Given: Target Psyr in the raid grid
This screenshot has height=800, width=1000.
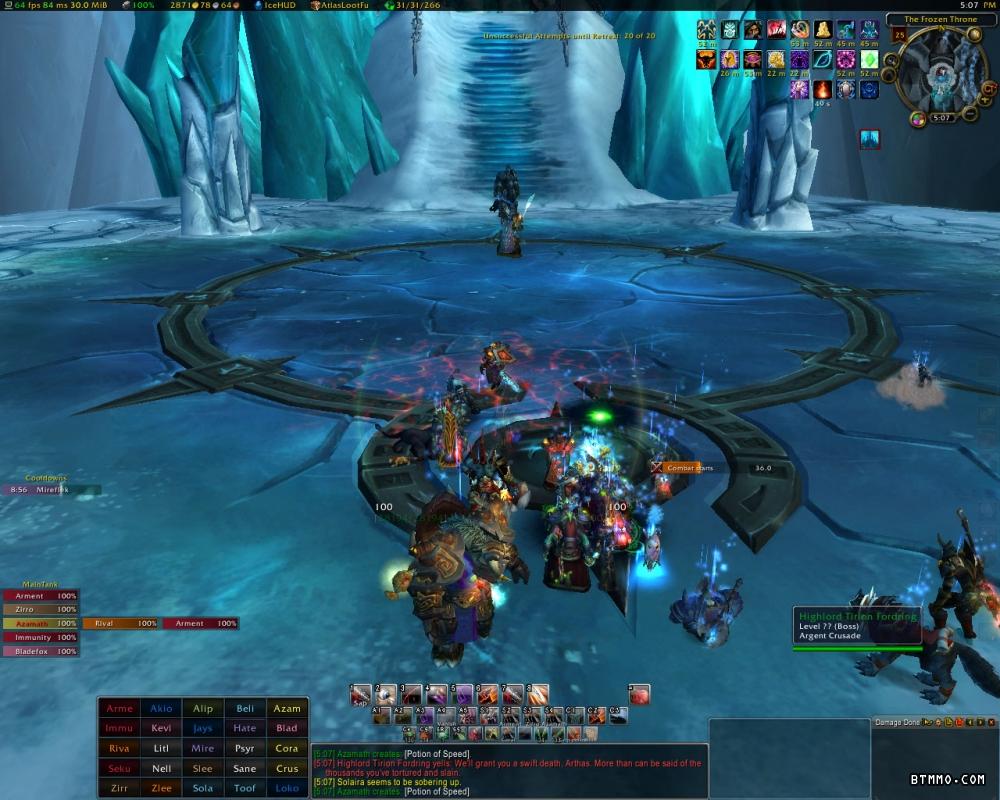Looking at the screenshot, I should (x=245, y=748).
